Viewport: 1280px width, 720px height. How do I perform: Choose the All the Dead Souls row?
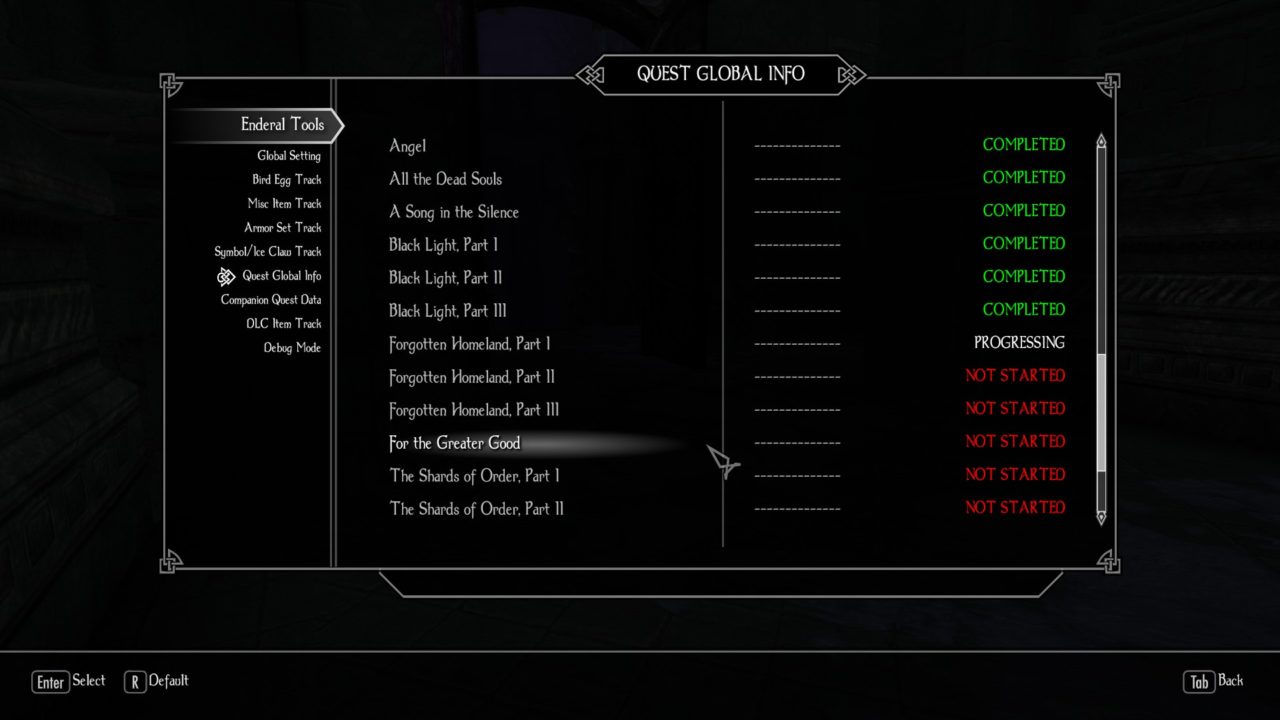tap(445, 180)
